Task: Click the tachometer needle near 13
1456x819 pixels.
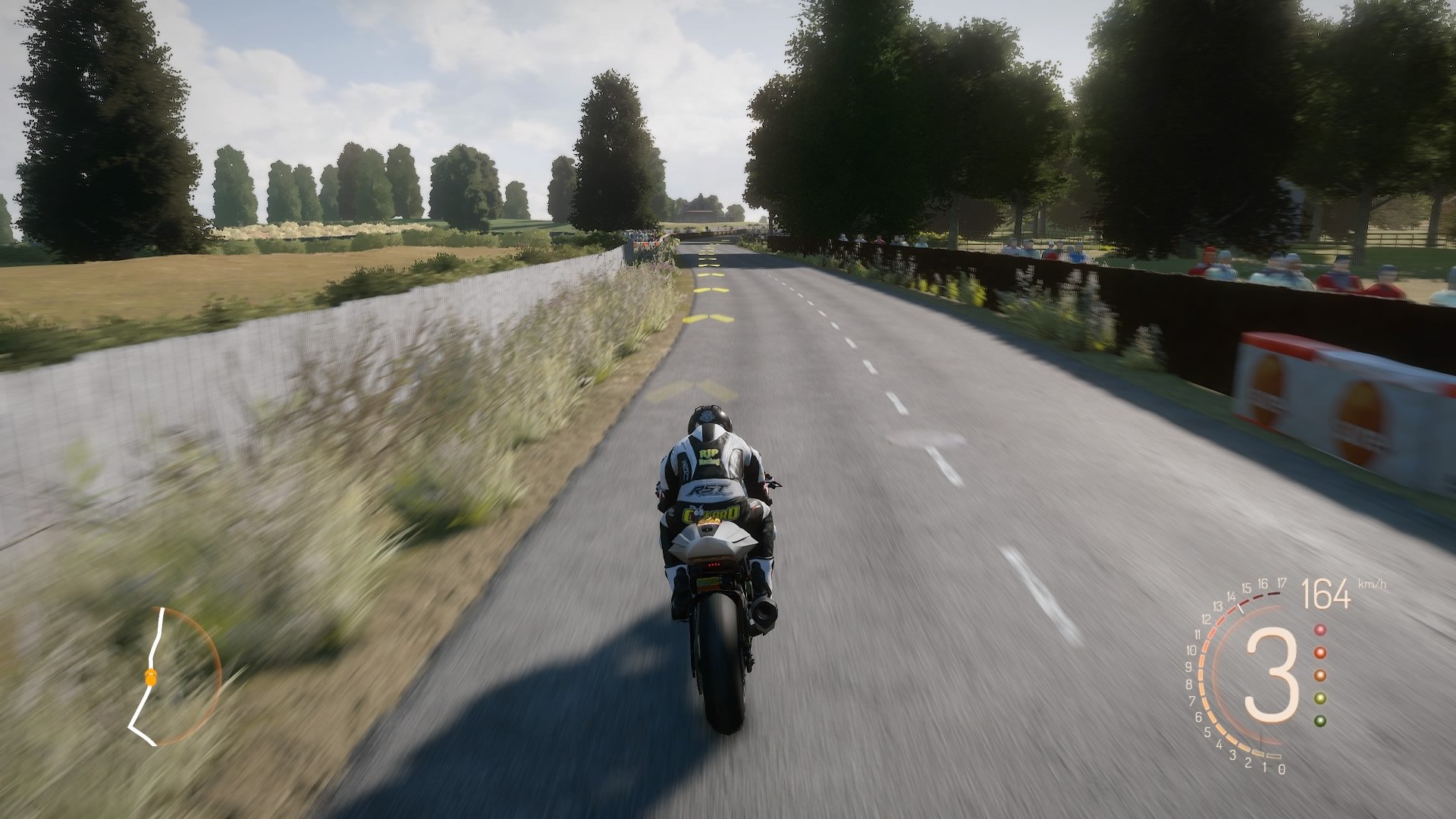Action: (x=1241, y=609)
